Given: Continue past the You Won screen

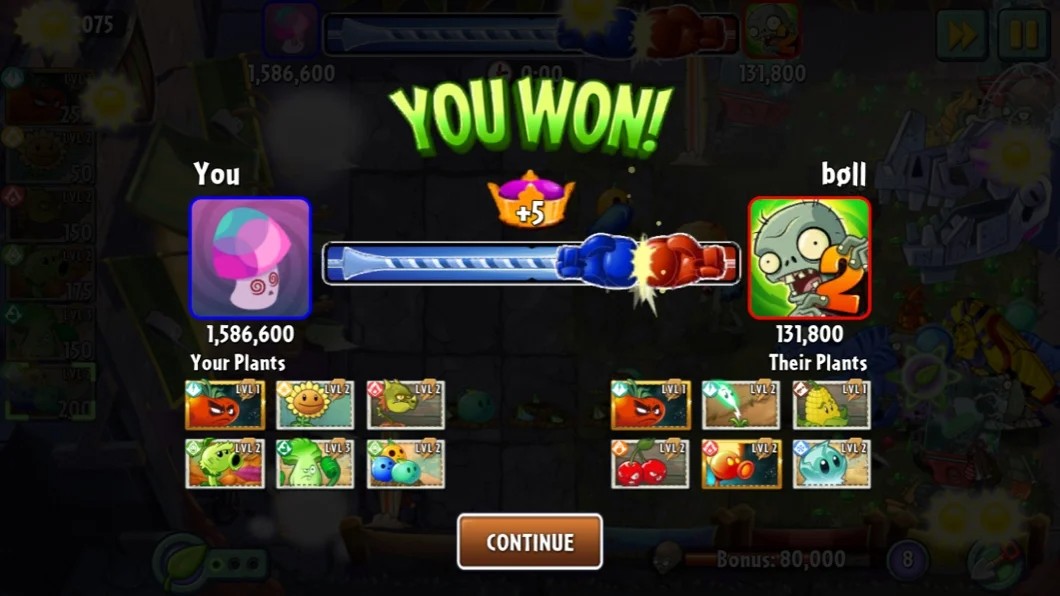Looking at the screenshot, I should (x=530, y=542).
